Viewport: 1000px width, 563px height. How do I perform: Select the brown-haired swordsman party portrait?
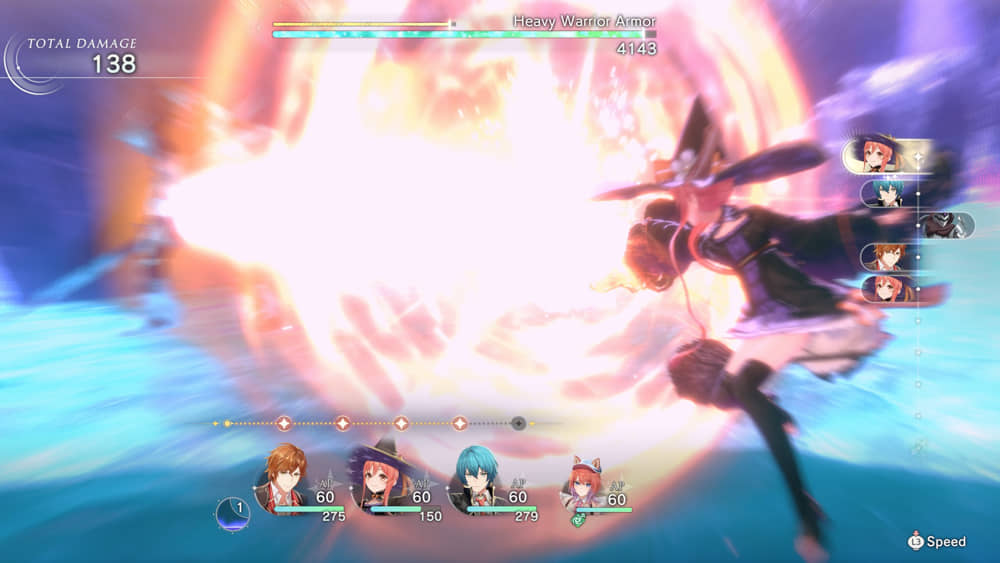coord(283,480)
